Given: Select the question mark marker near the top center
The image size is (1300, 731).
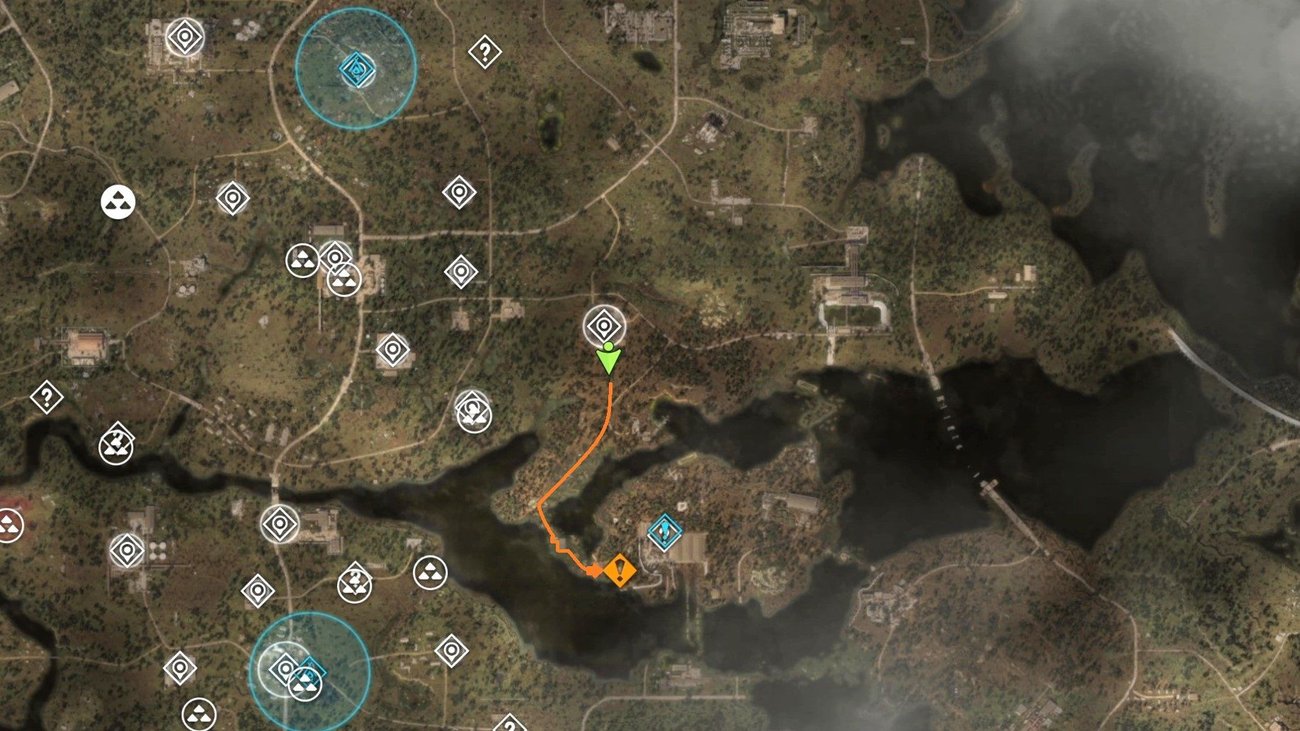Looking at the screenshot, I should (x=485, y=51).
